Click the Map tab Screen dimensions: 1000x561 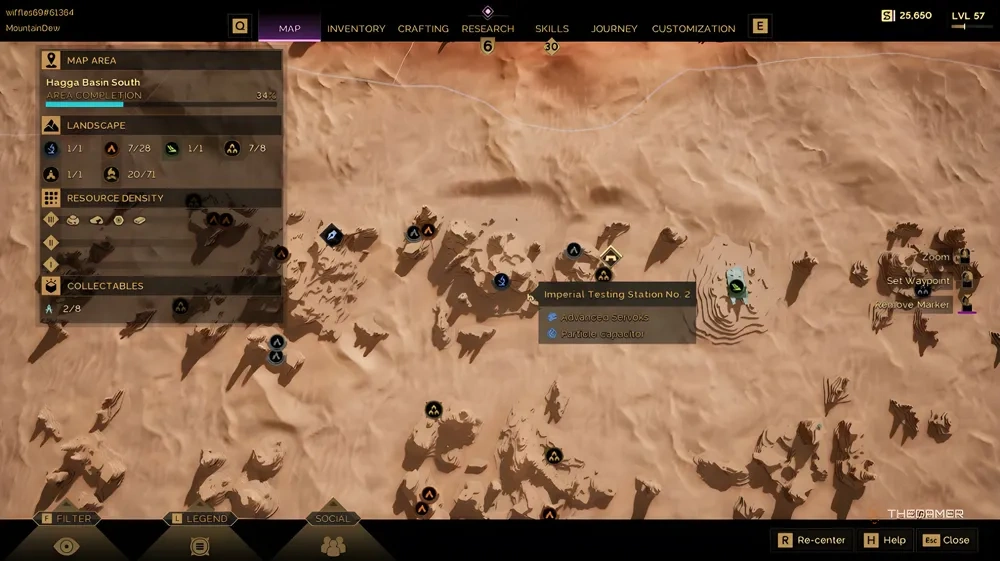(x=289, y=29)
